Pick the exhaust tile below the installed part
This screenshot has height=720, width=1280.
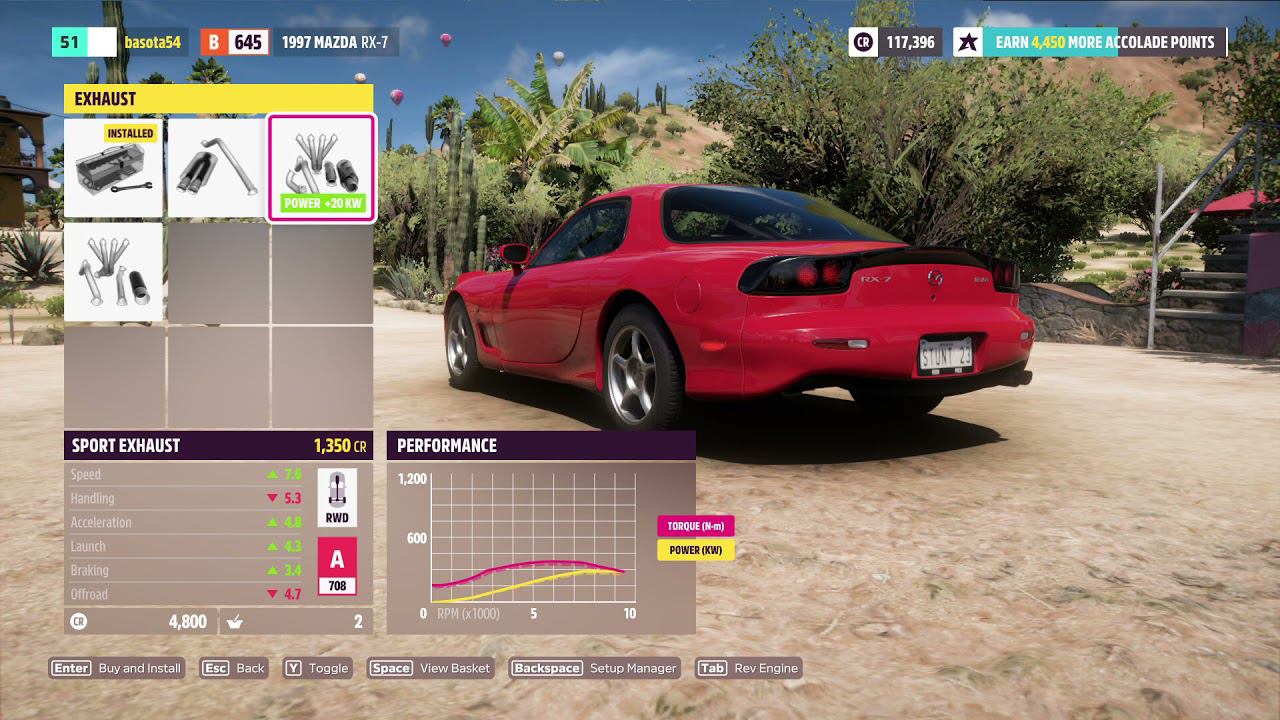(113, 272)
